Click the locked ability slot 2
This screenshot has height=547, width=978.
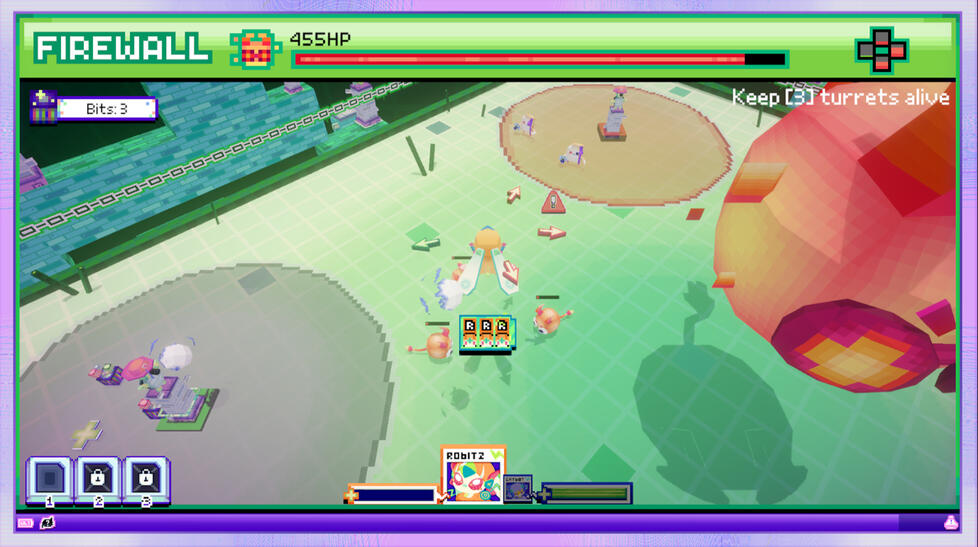coord(98,479)
